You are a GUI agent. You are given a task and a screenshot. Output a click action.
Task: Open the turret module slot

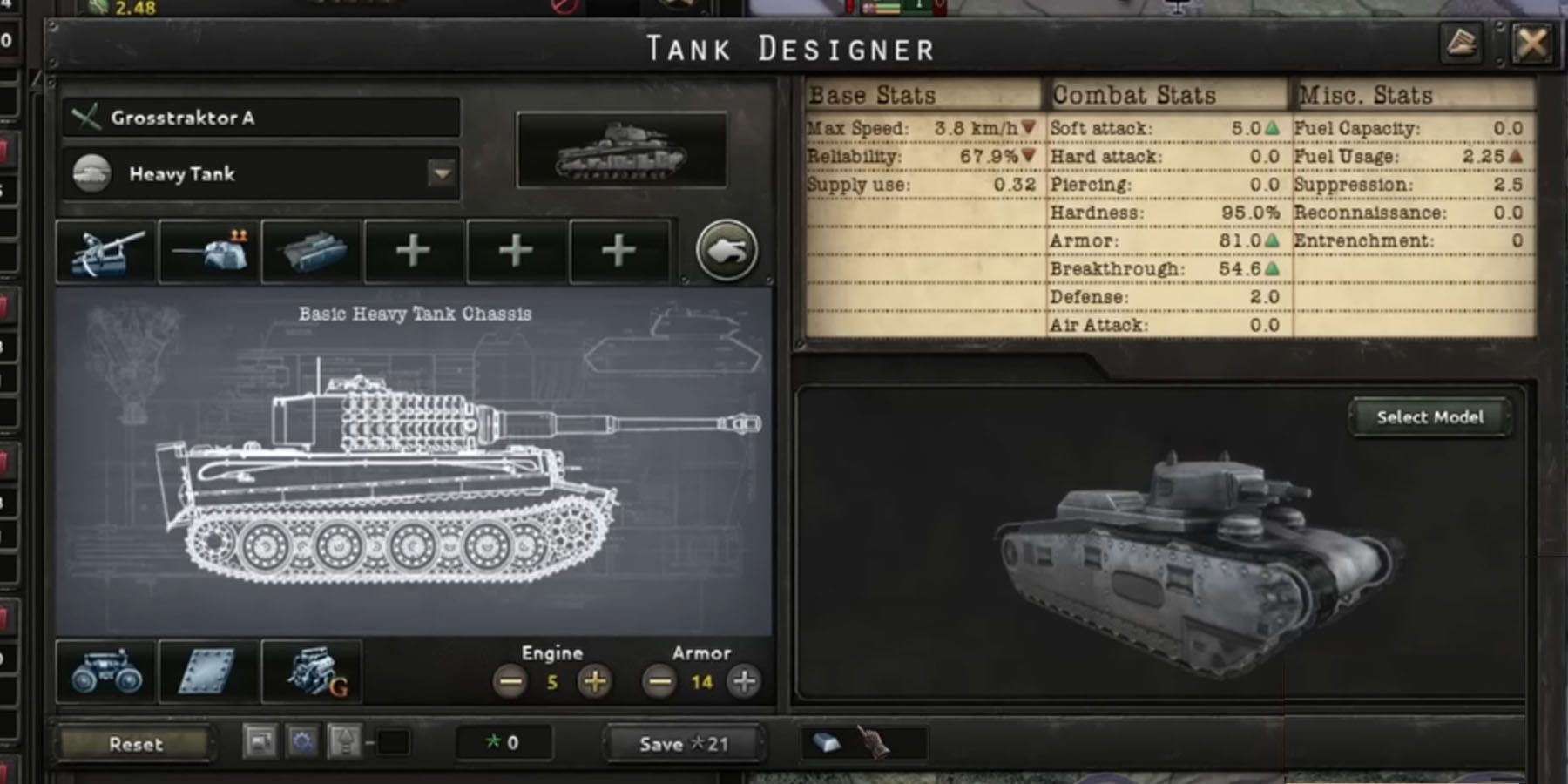point(209,251)
